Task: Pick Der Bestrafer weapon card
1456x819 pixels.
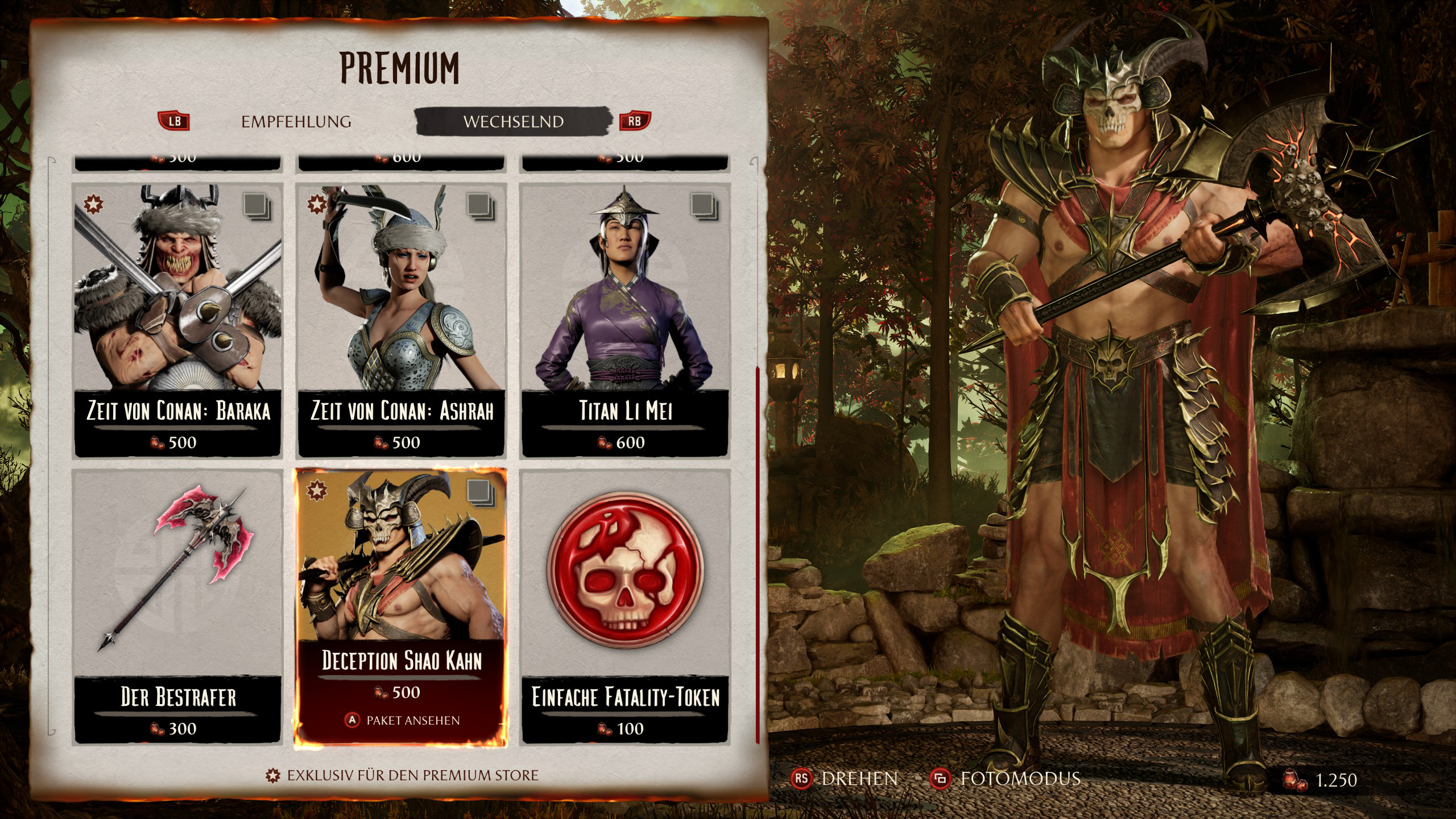Action: pos(178,606)
